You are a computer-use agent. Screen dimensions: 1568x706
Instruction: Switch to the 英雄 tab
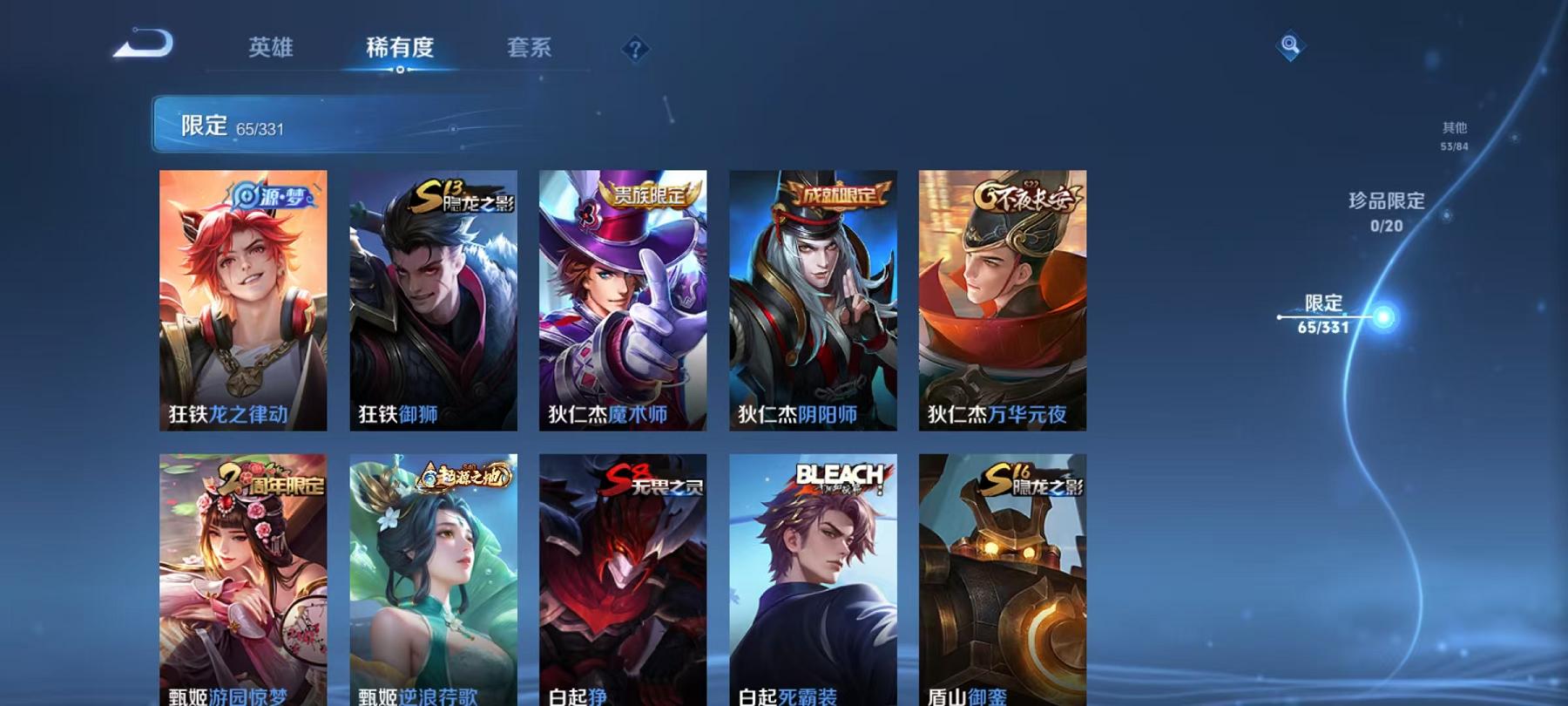click(270, 49)
